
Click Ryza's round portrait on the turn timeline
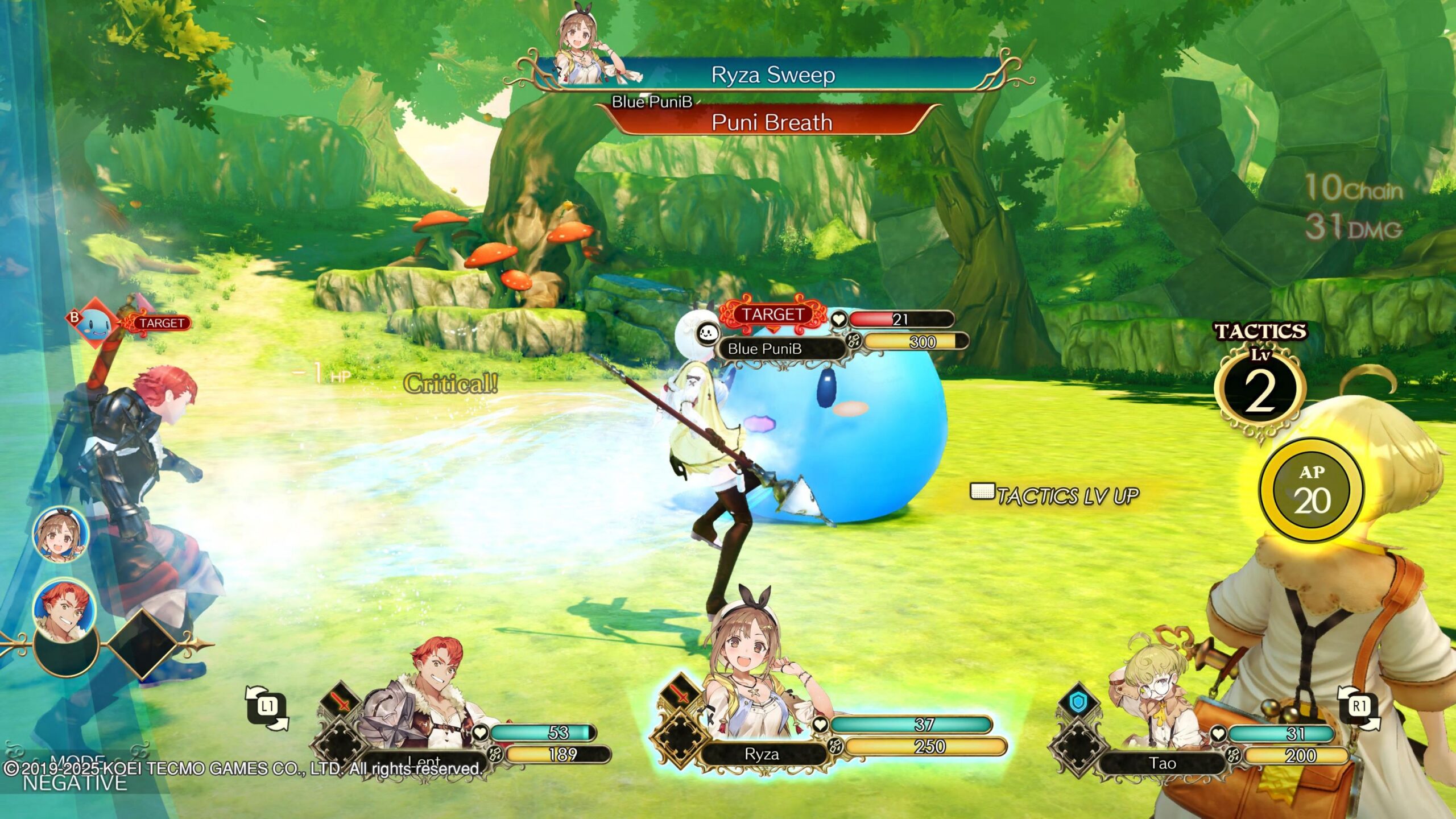pyautogui.click(x=61, y=535)
